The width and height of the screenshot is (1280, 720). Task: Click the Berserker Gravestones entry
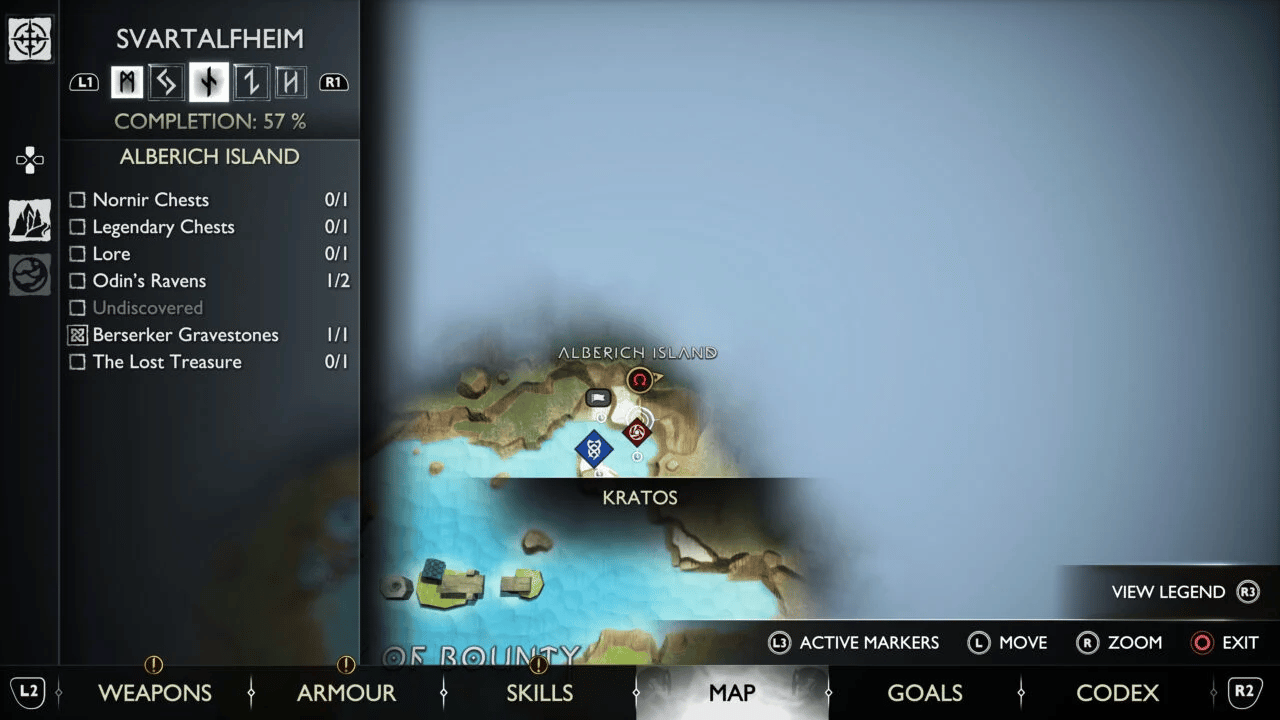(78, 335)
